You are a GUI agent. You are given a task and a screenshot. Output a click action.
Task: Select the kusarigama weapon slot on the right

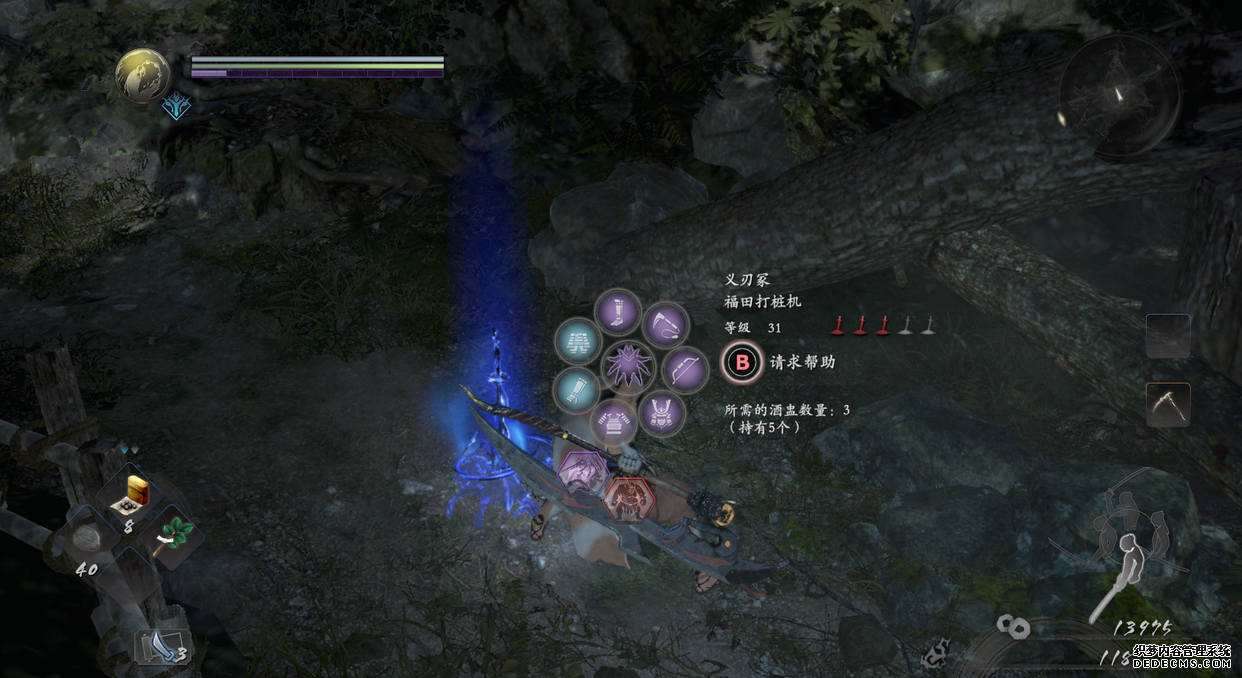(x=1168, y=404)
